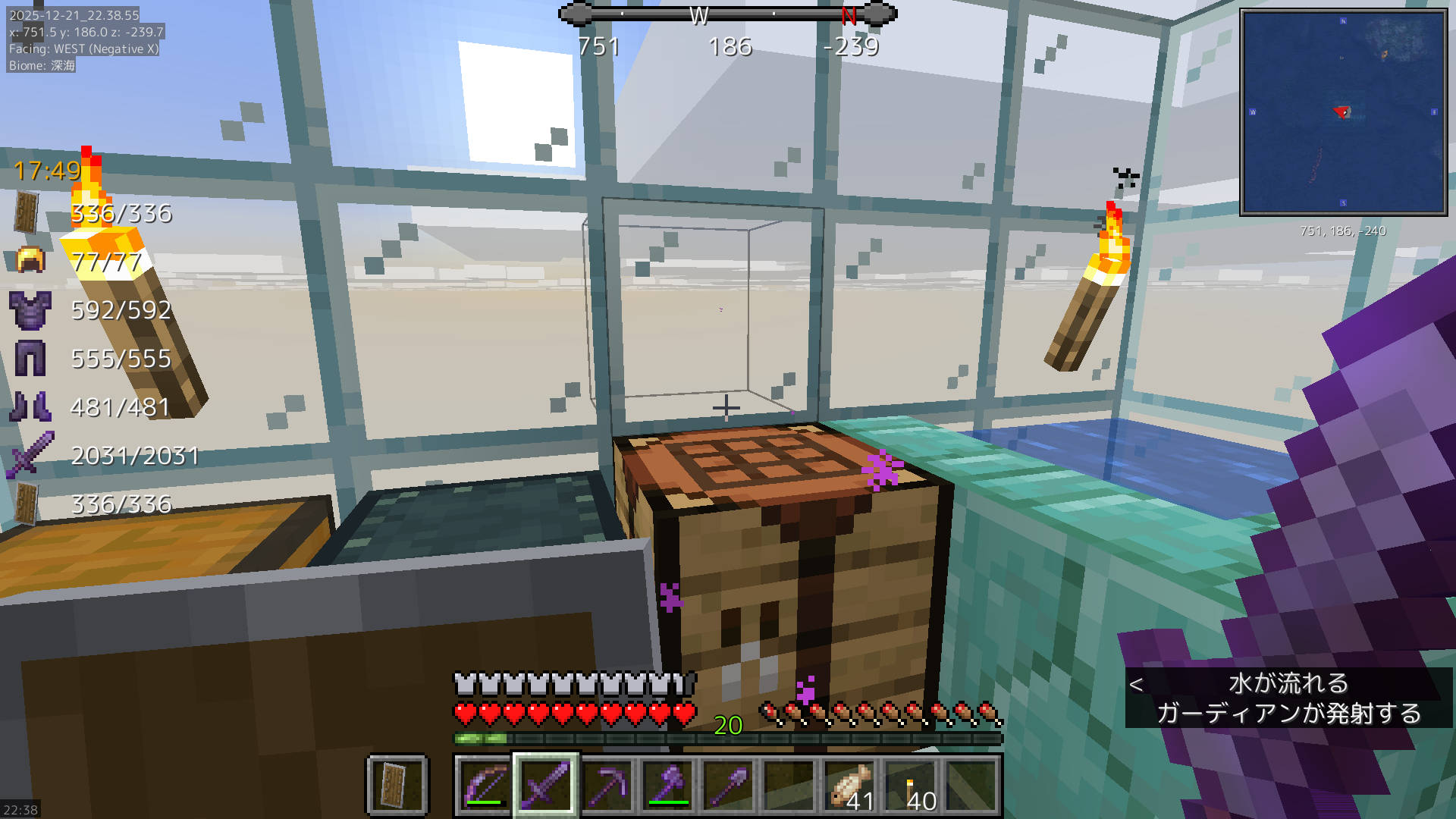1456x819 pixels.
Task: Pick the netherite shovel hotbar slot
Action: 728,786
